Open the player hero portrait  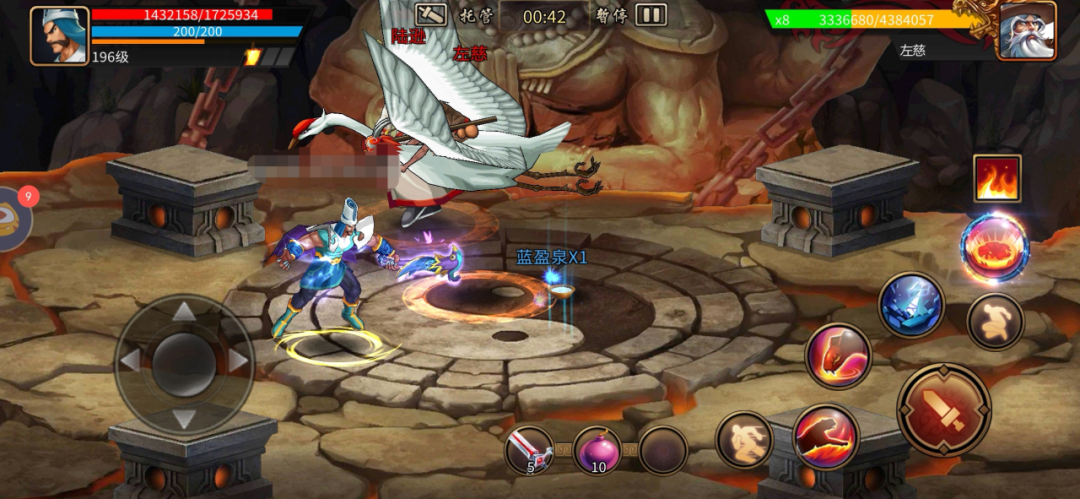point(60,36)
